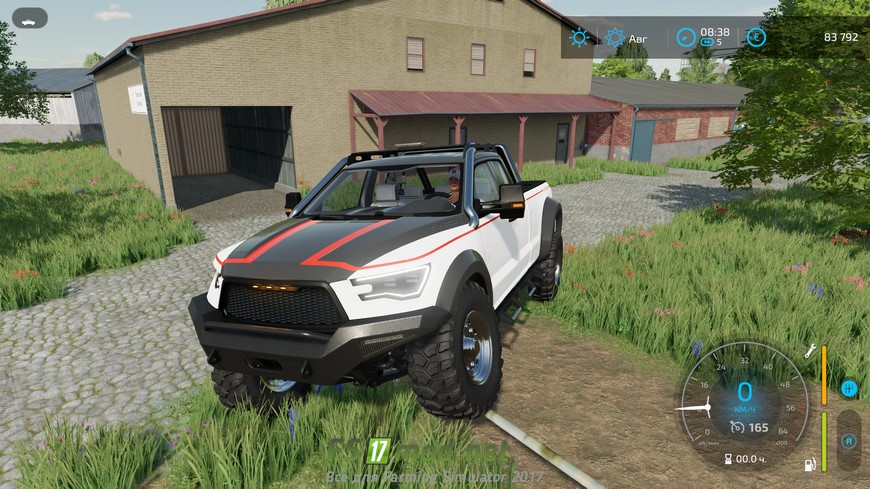
Task: Click the euro money icon
Action: (x=756, y=38)
